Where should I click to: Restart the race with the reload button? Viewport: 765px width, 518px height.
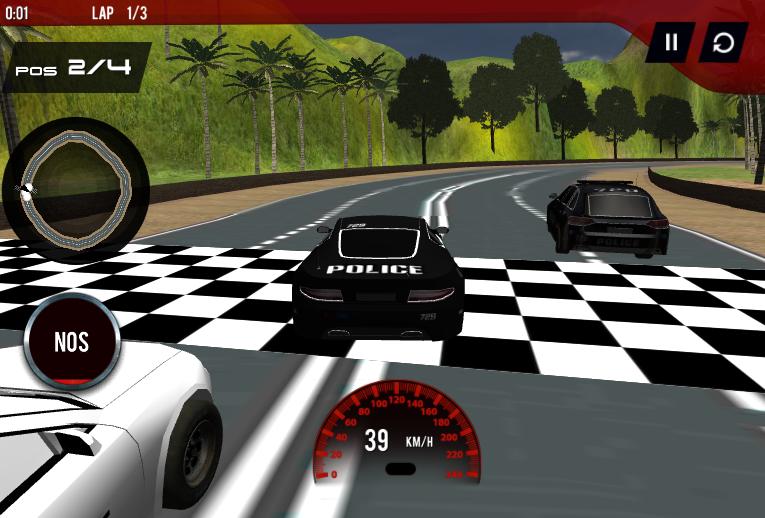pyautogui.click(x=723, y=42)
